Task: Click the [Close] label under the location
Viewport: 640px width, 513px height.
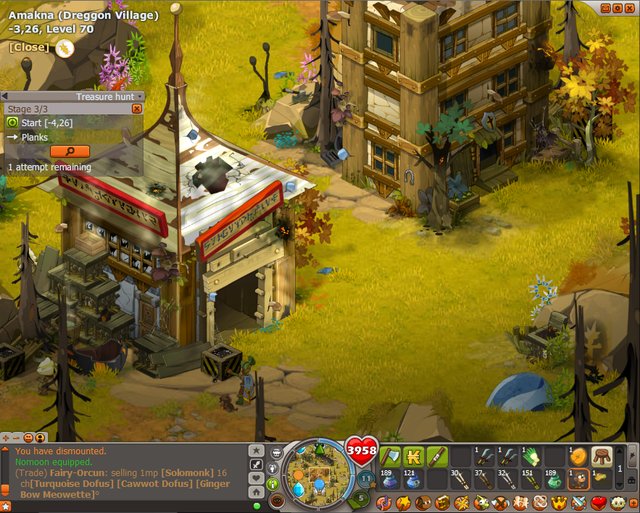Action: tap(28, 47)
